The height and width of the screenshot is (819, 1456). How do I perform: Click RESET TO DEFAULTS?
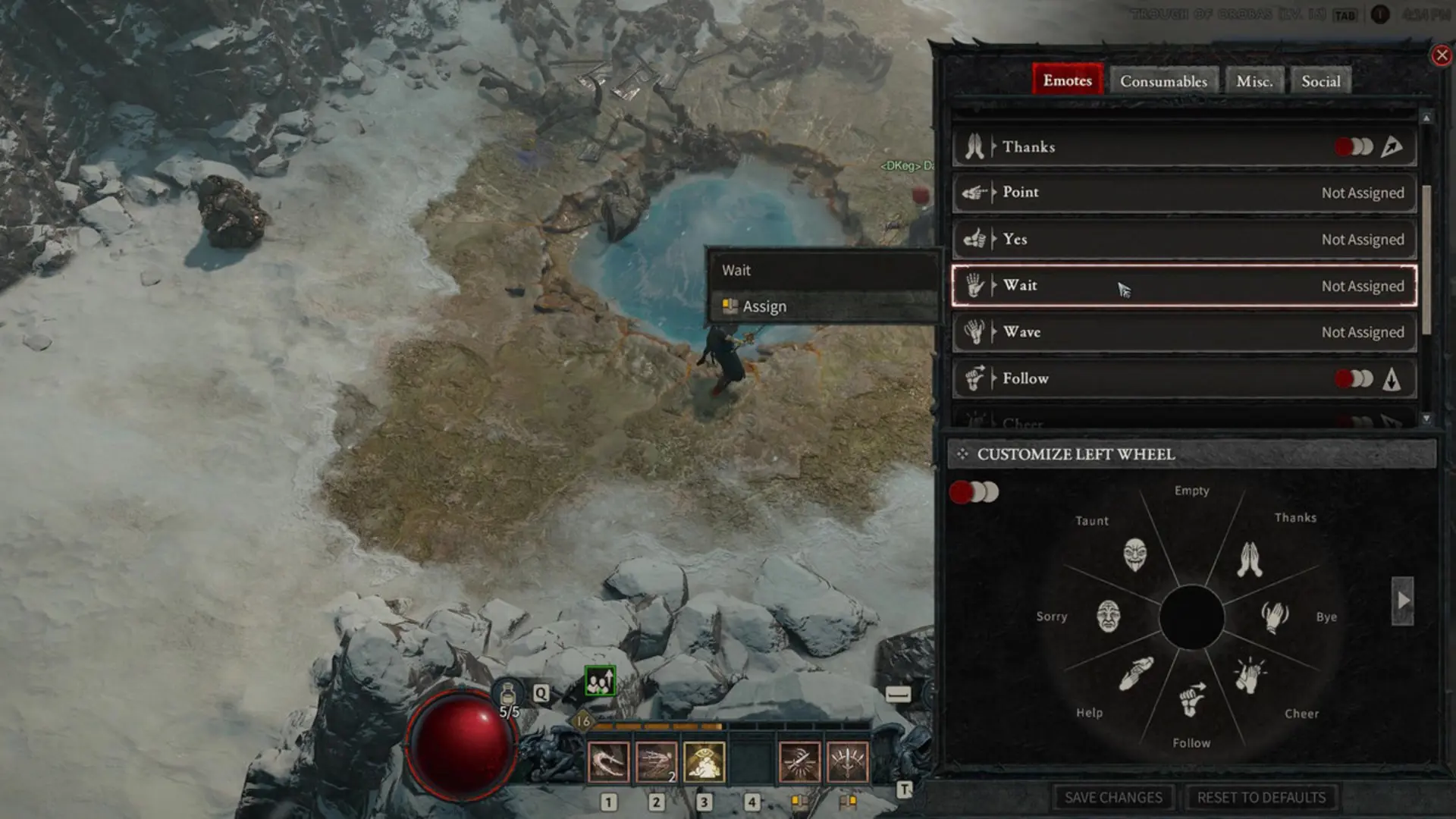click(1261, 797)
